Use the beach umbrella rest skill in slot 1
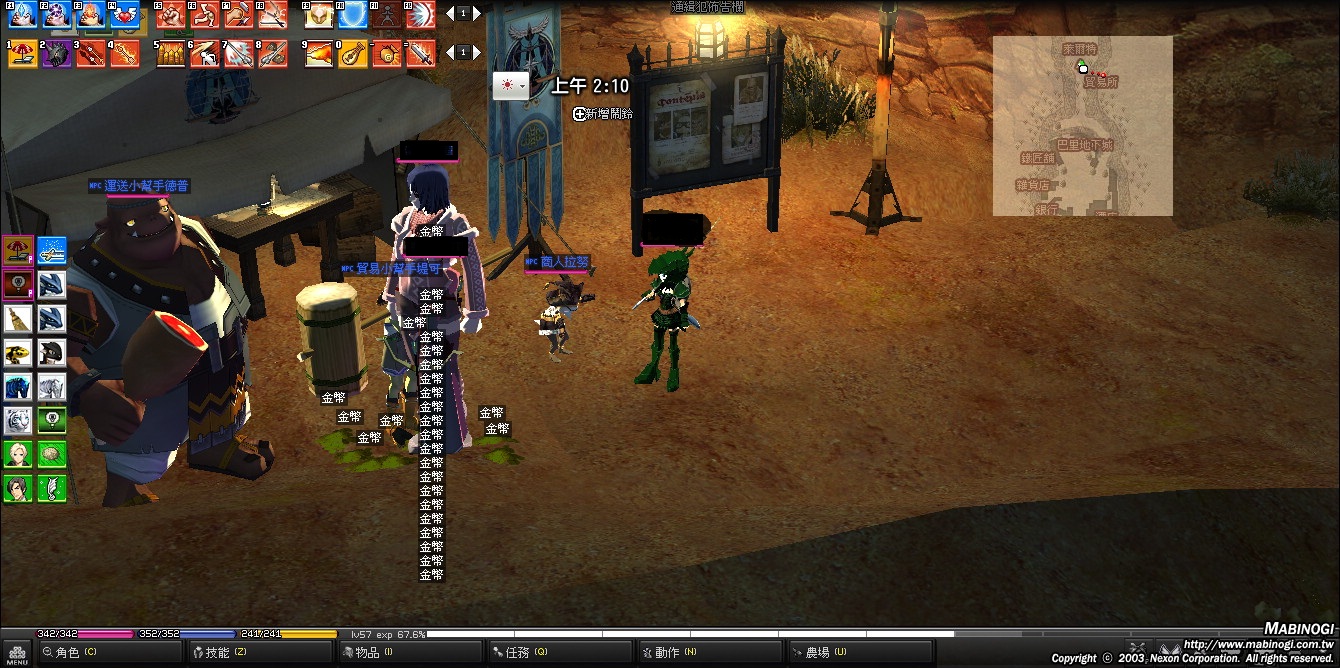The width and height of the screenshot is (1340, 668). [22, 53]
